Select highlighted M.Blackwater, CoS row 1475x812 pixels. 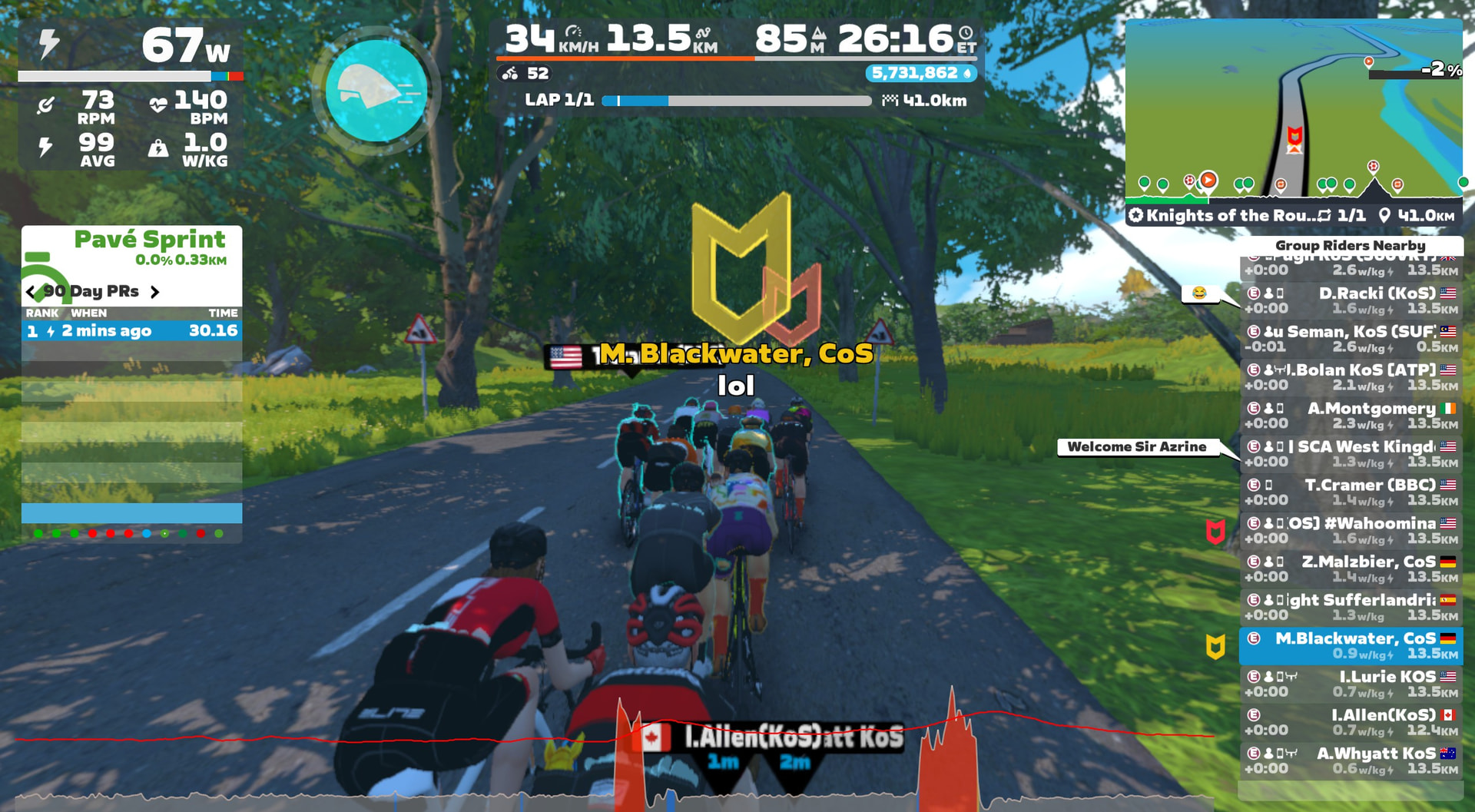1351,646
